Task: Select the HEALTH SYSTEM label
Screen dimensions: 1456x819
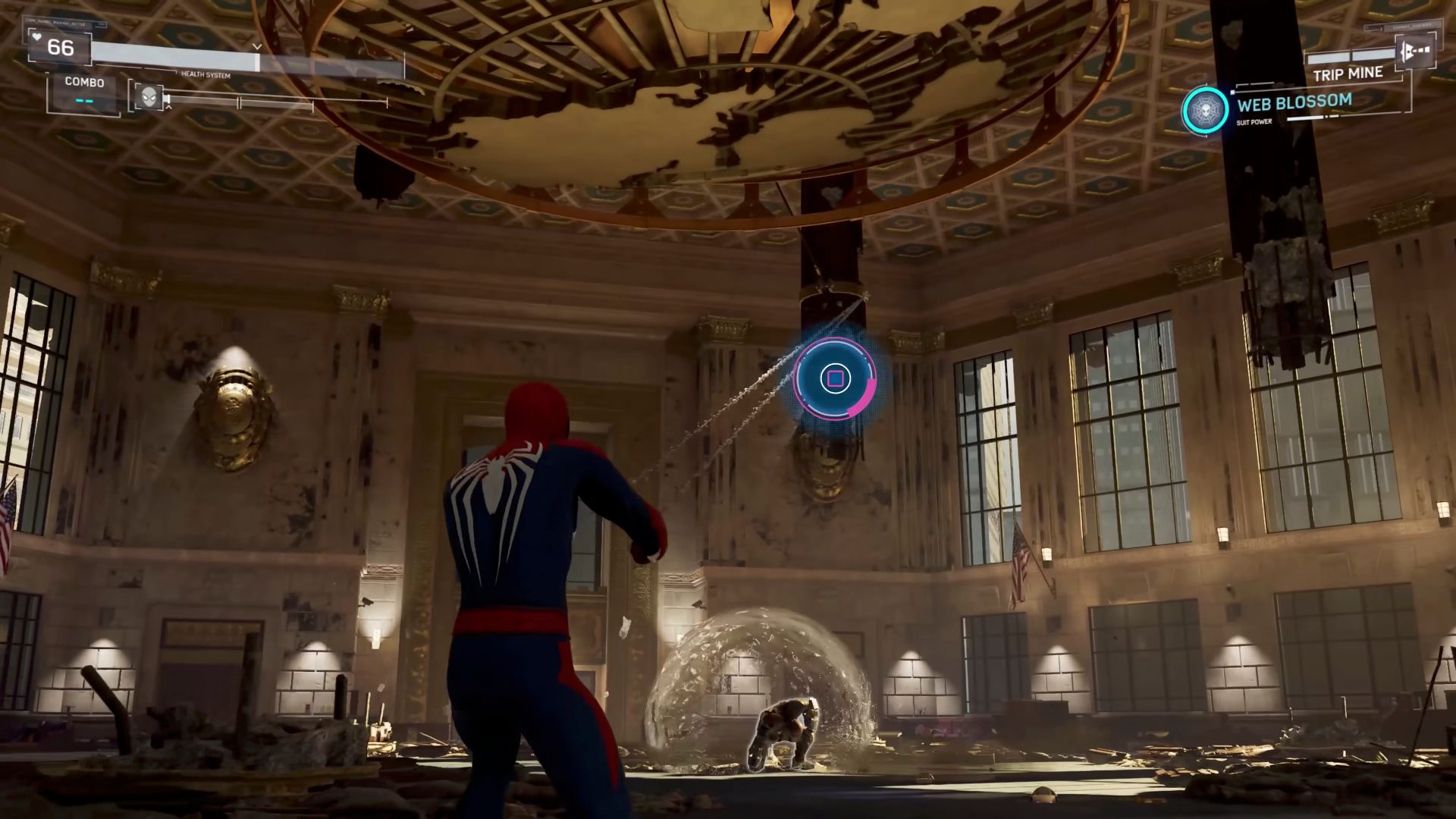Action: point(206,76)
